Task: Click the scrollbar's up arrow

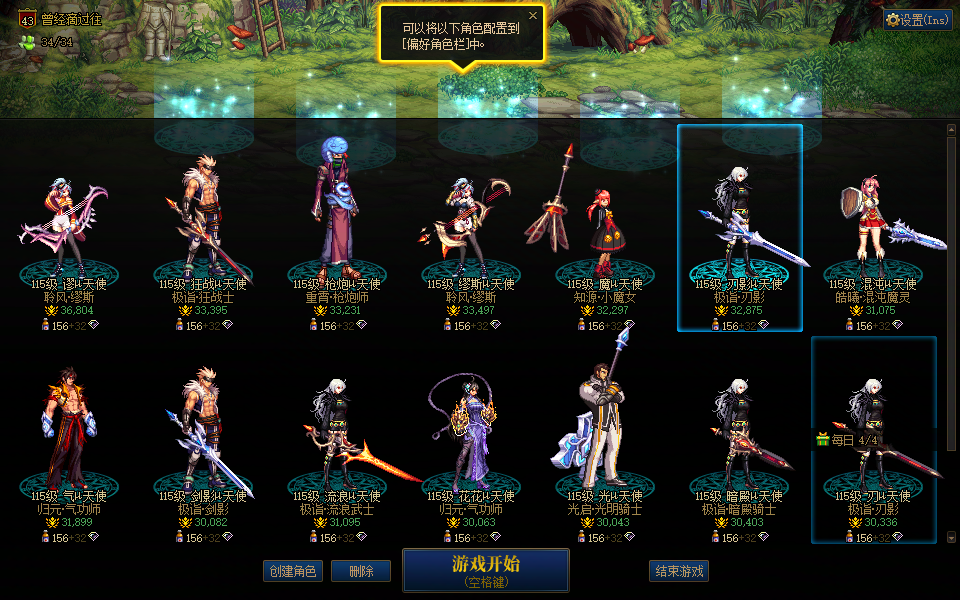Action: tap(951, 129)
